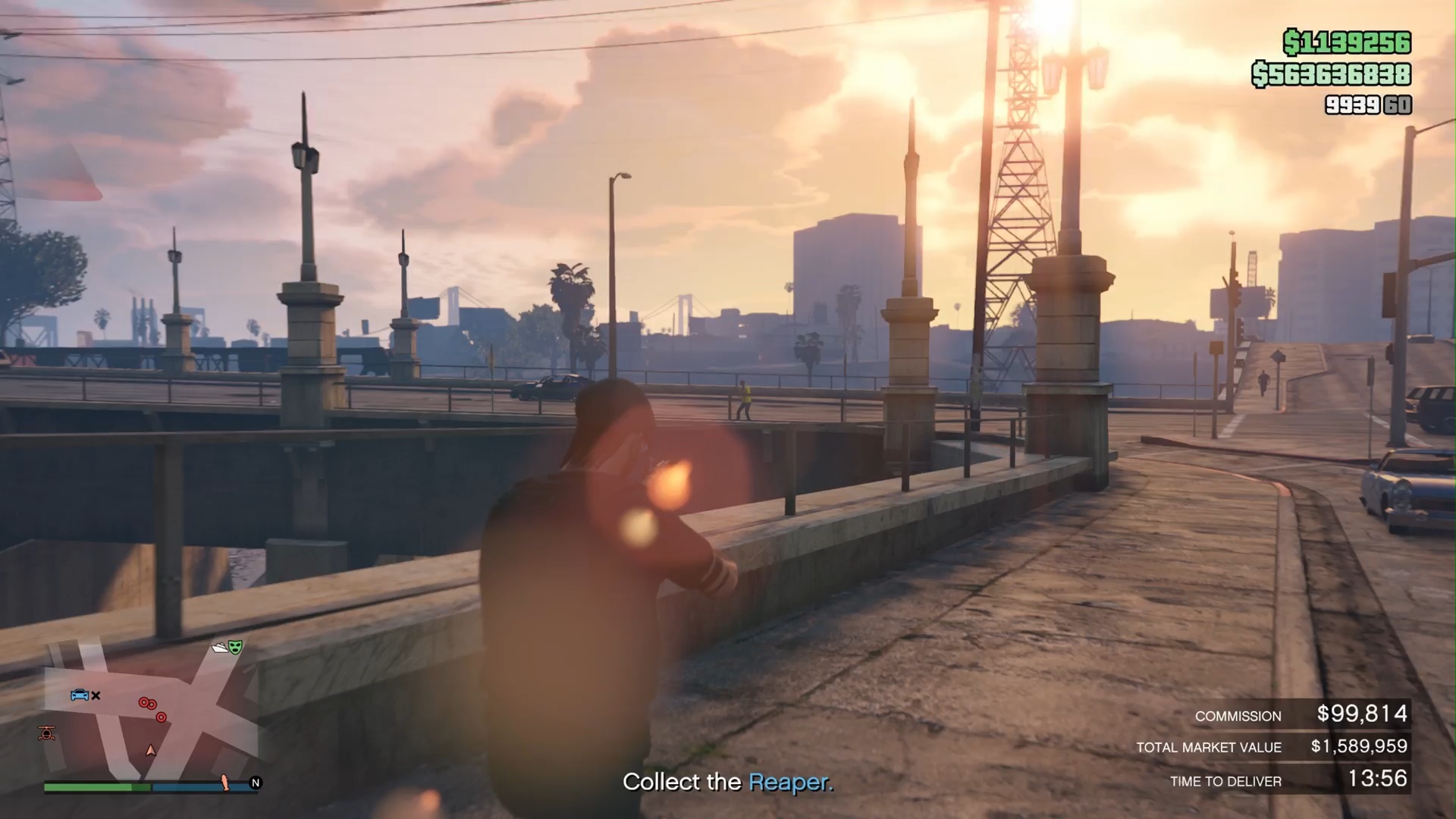This screenshot has height=819, width=1456.
Task: Select the red helicopter blip
Action: point(47,733)
